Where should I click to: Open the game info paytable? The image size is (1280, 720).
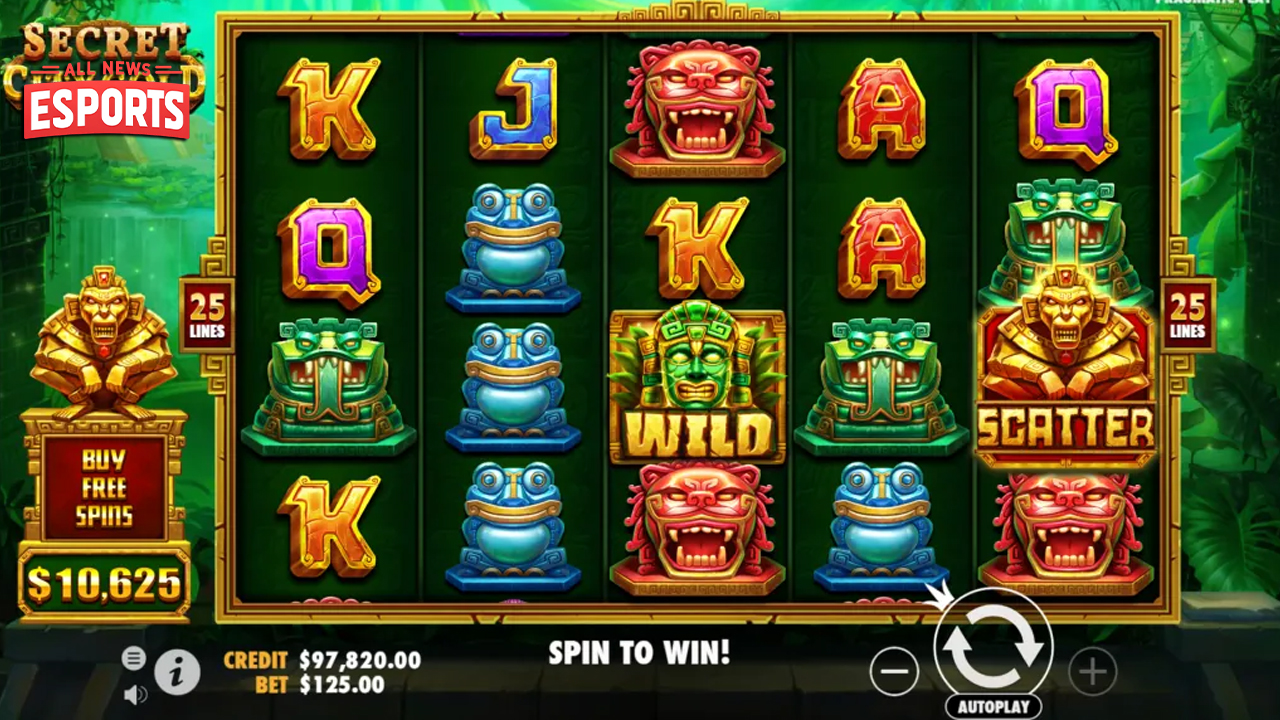click(177, 673)
